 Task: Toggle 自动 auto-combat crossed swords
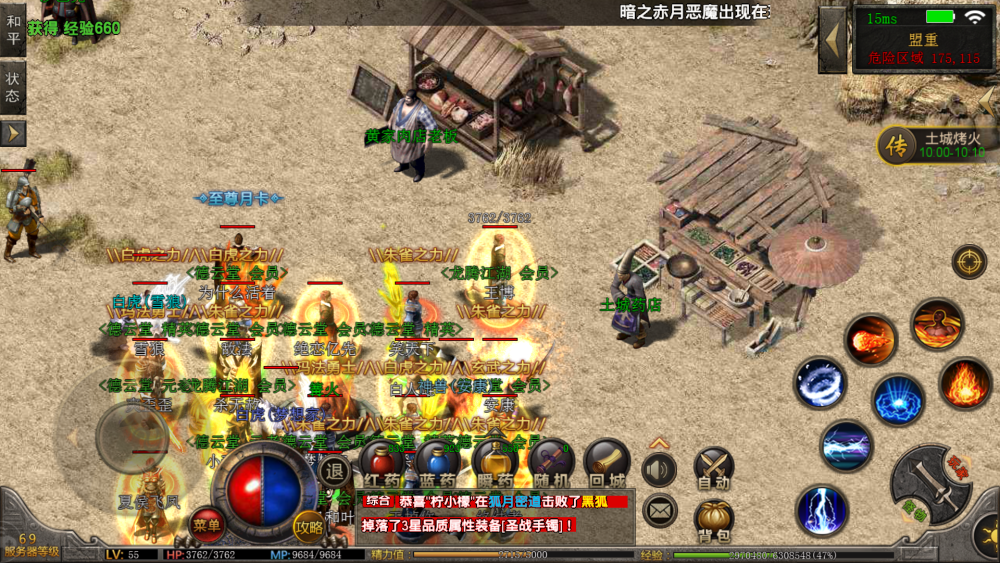(714, 467)
